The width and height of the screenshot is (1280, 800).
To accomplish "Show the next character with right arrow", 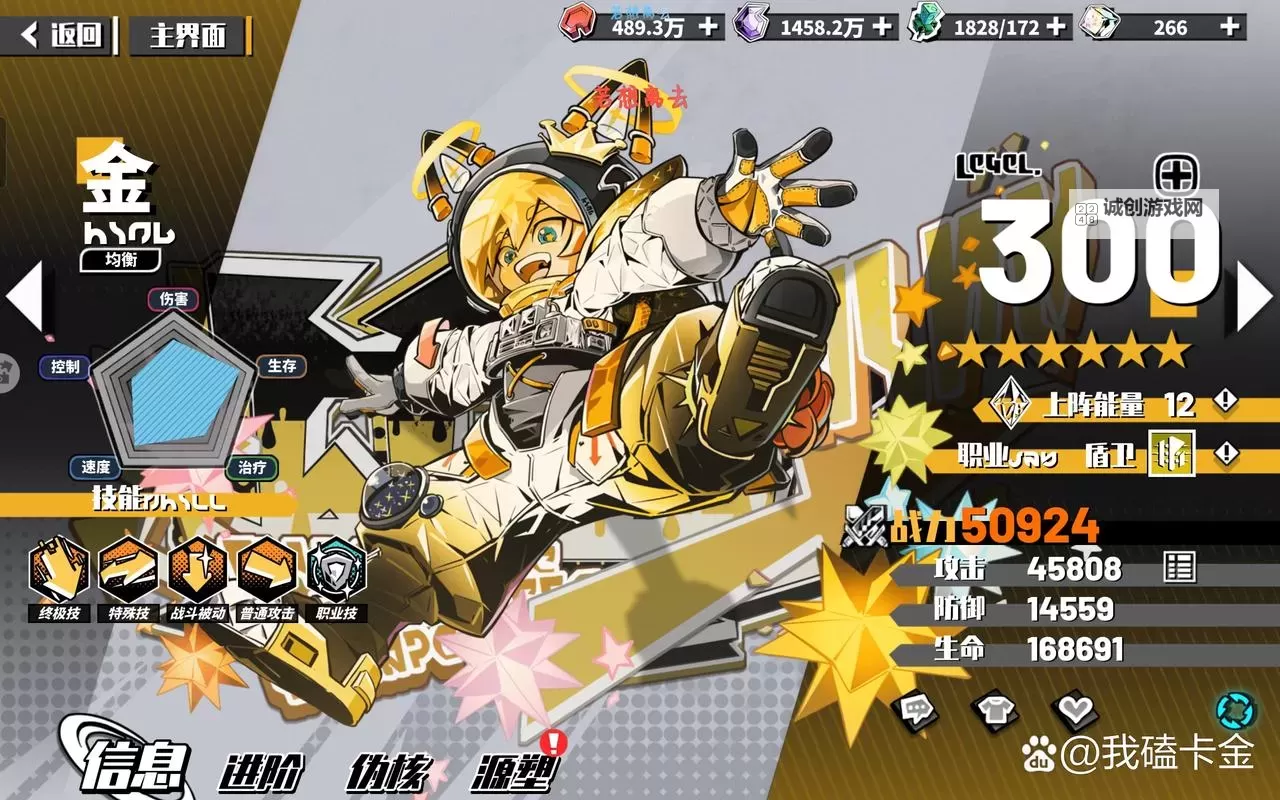I will coord(1254,296).
